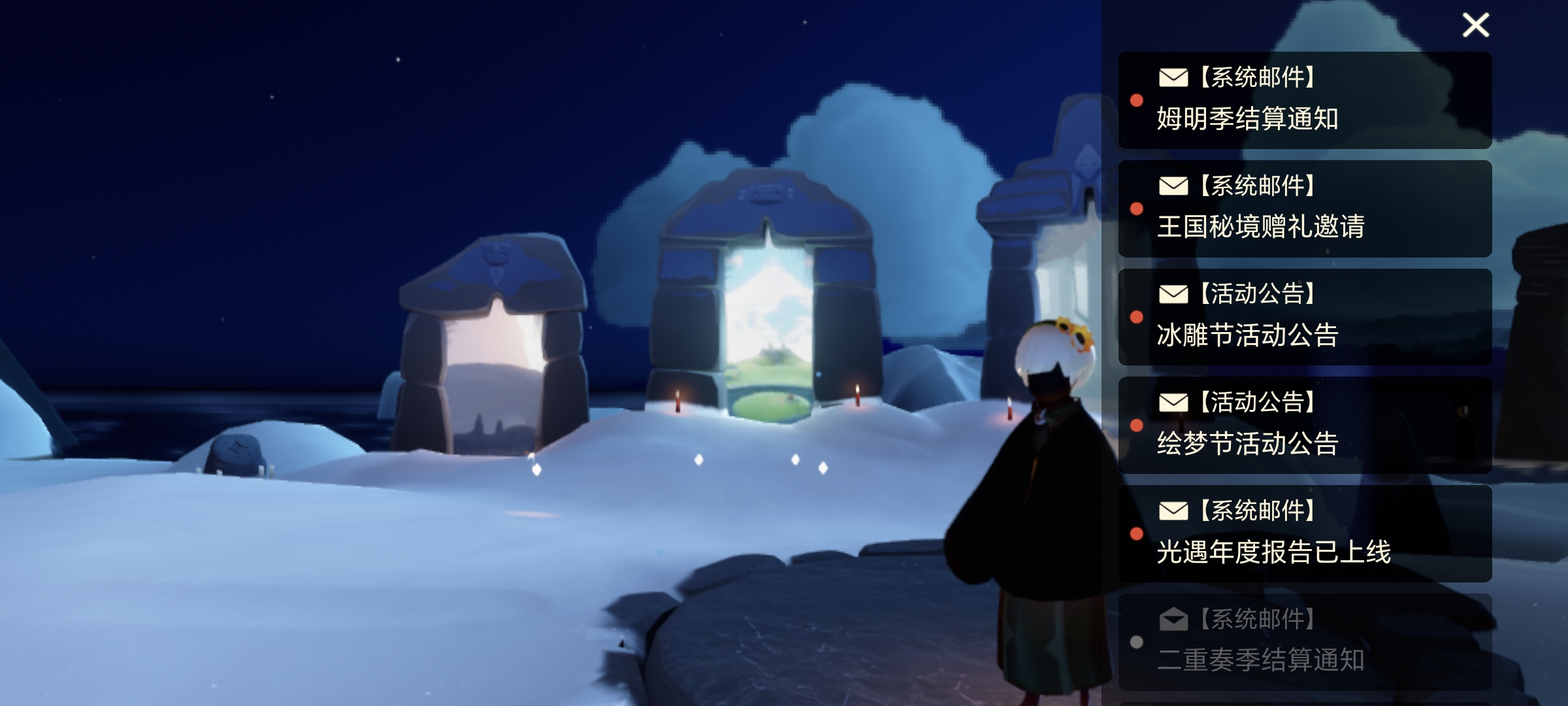Select the 绘梦节活动公告 announcement

pos(1305,425)
